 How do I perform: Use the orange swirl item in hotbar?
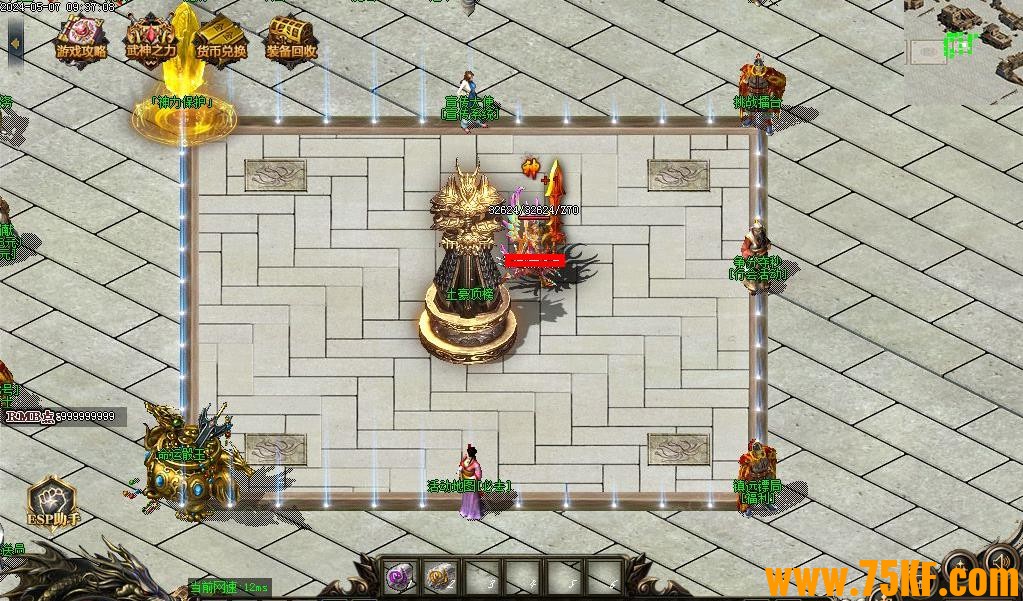coord(440,575)
